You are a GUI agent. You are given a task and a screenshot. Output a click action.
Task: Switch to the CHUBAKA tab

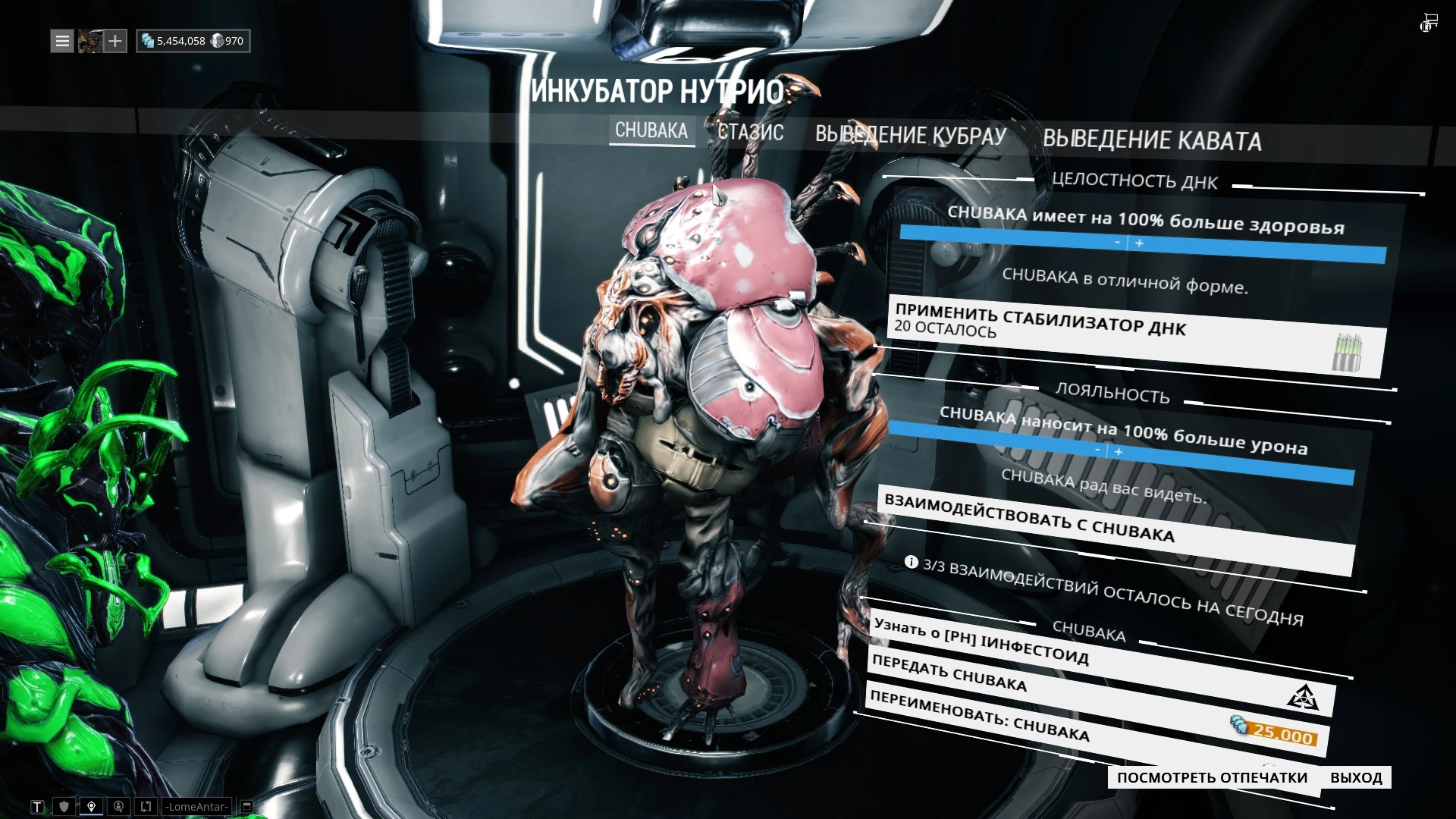coord(651,130)
